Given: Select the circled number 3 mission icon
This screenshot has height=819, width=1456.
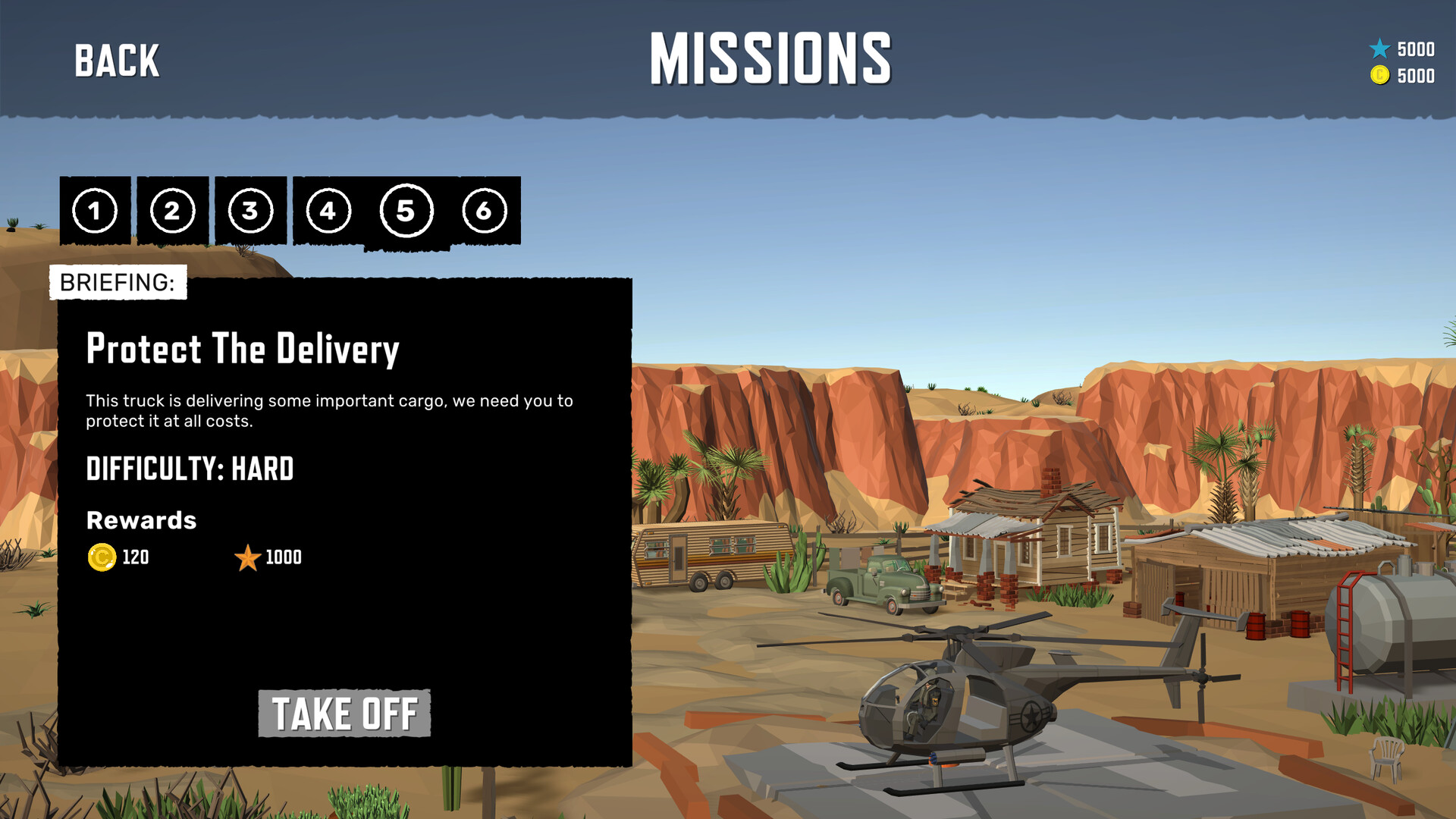Looking at the screenshot, I should click(250, 212).
